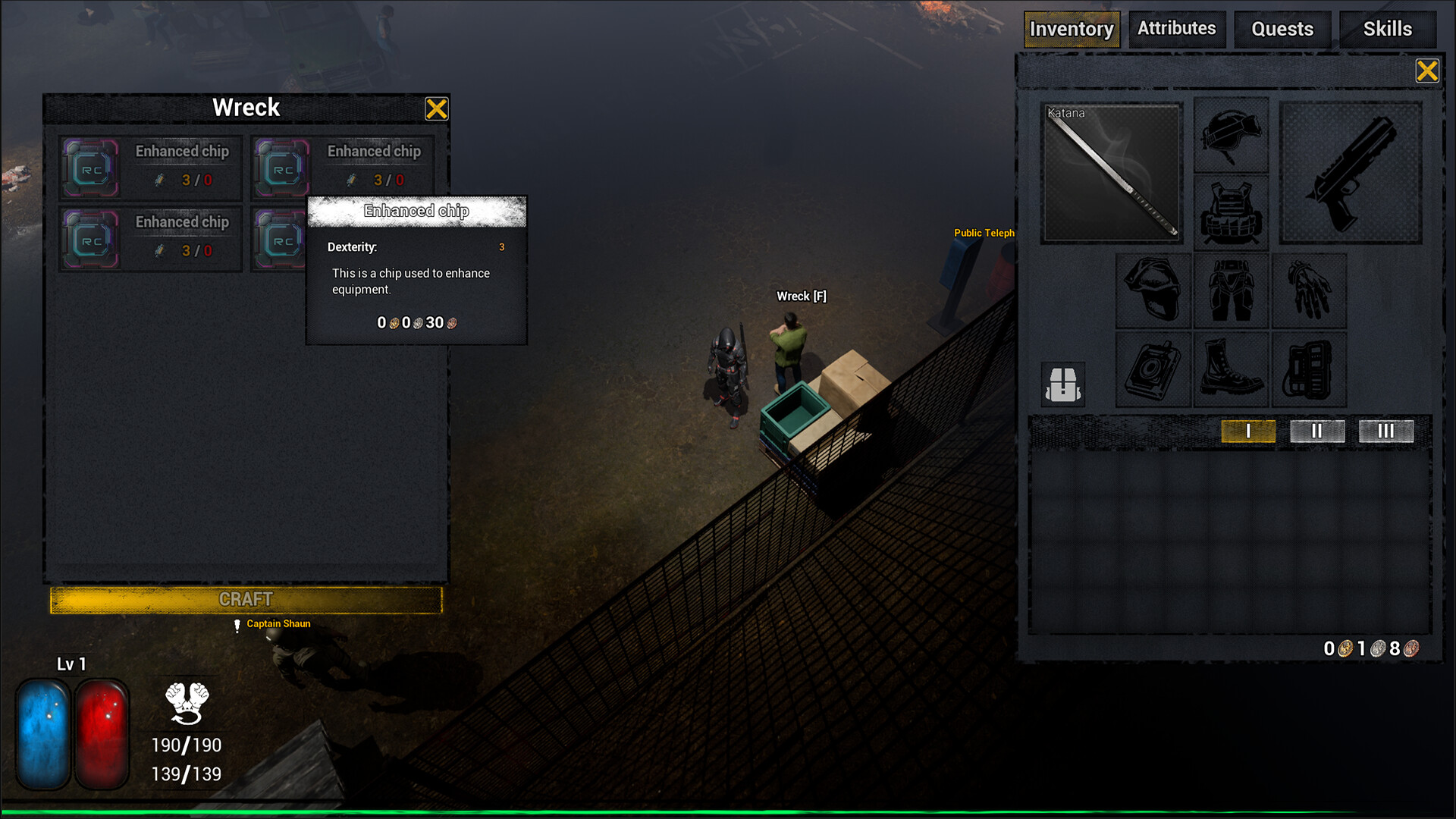Click the helmet equipment slot
The image size is (1456, 819).
click(1230, 135)
